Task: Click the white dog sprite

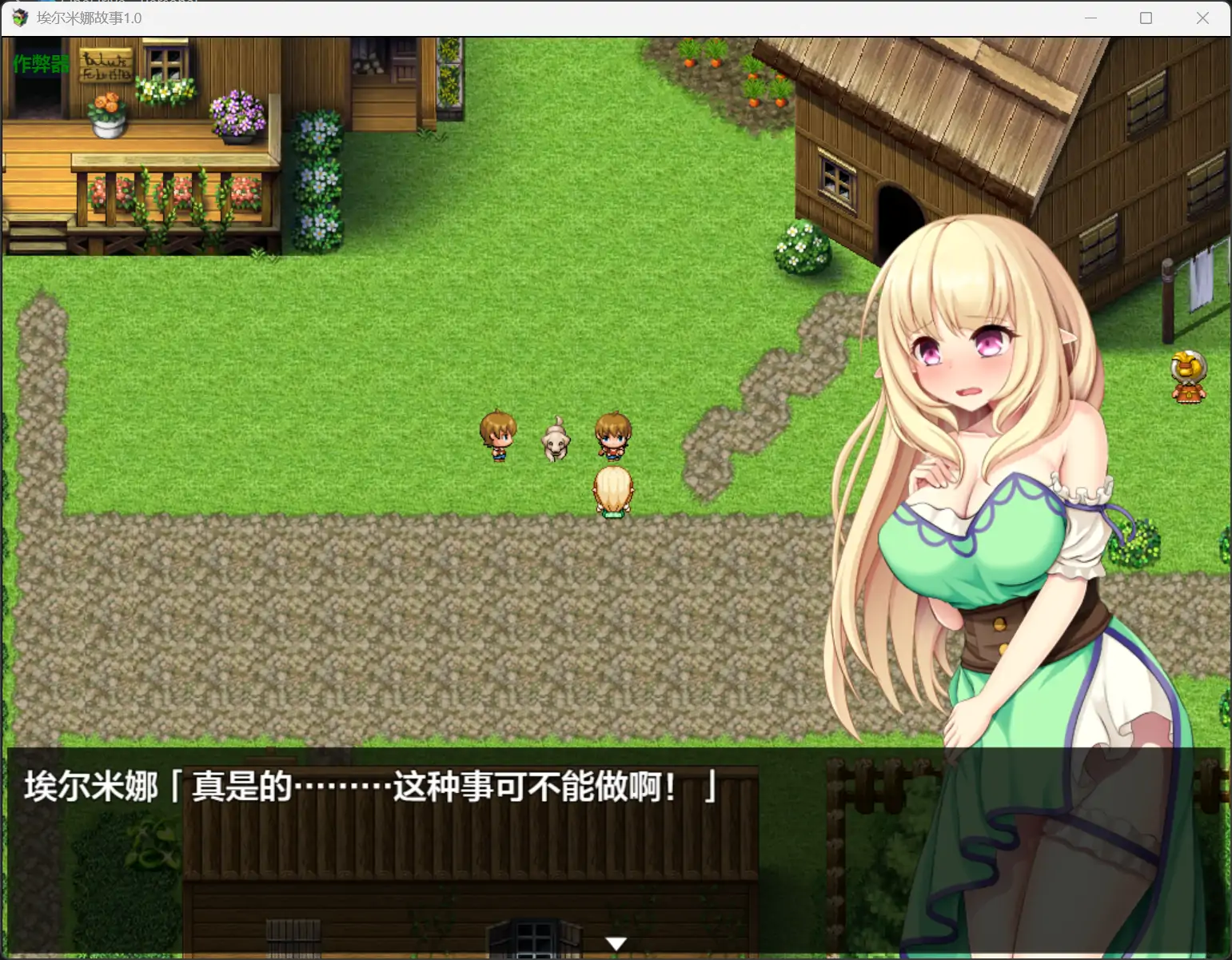Action: pyautogui.click(x=554, y=440)
